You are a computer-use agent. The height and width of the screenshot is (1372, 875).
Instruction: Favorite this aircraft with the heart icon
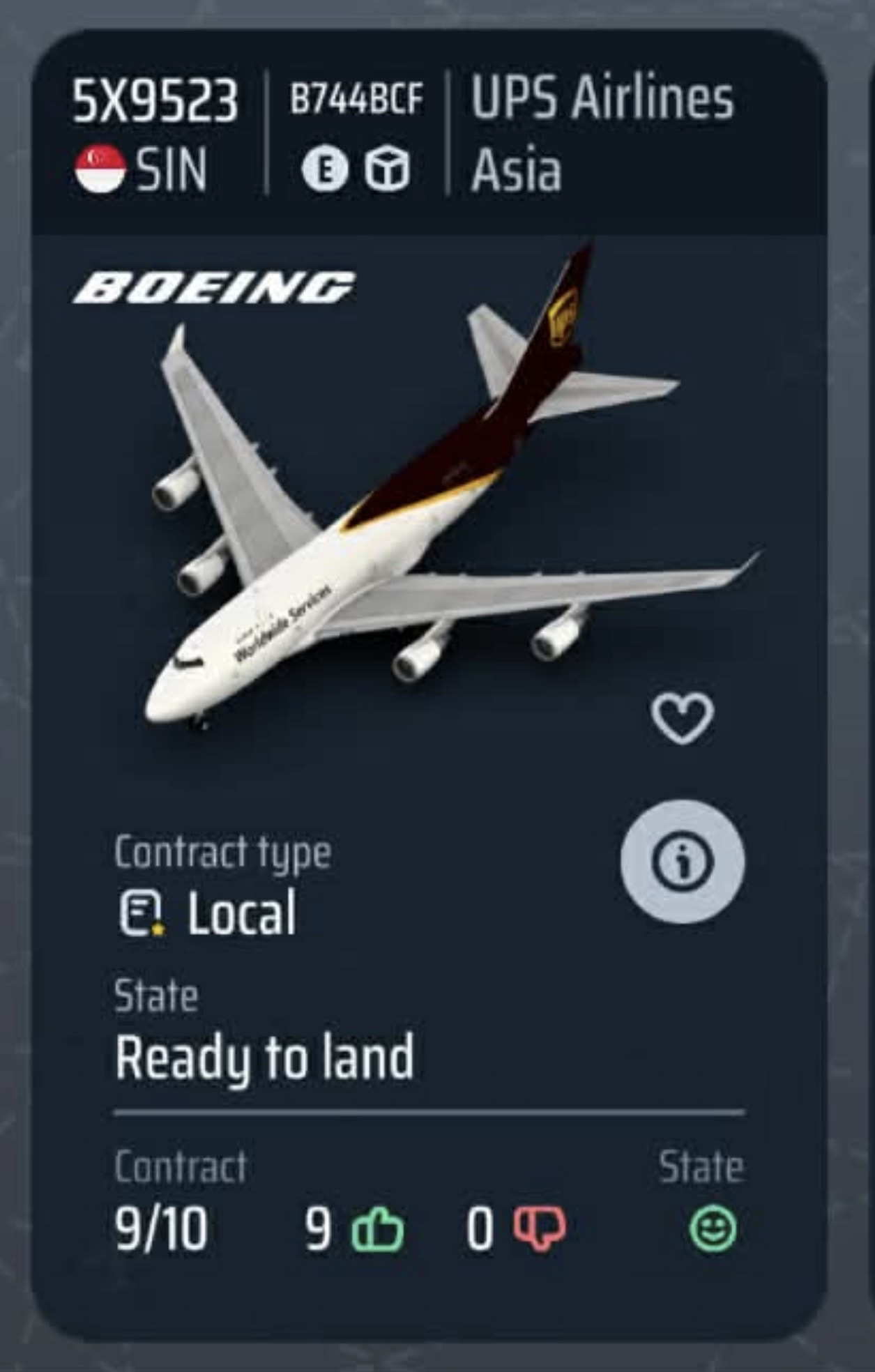(x=682, y=718)
